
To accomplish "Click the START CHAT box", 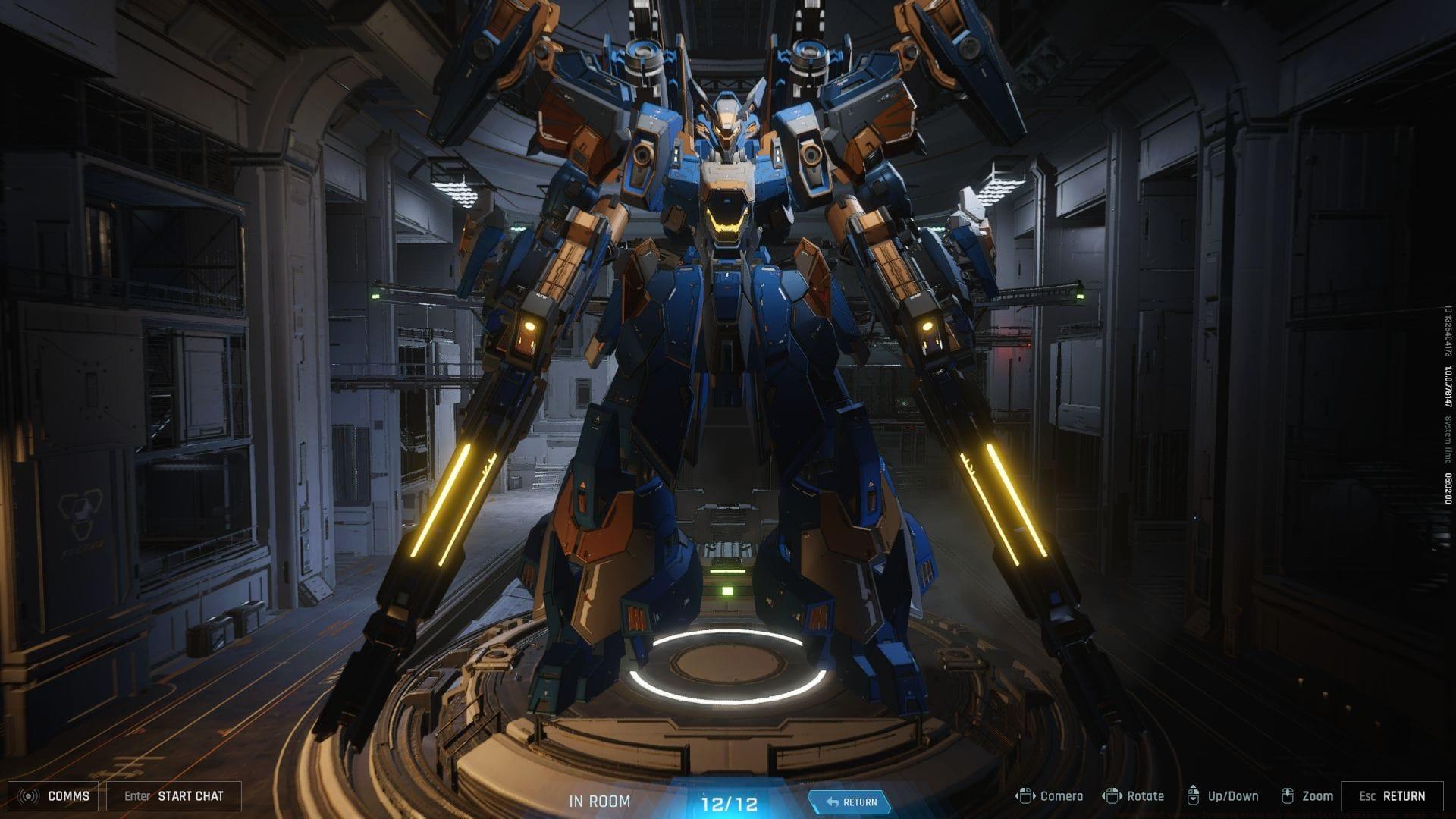I will point(174,796).
